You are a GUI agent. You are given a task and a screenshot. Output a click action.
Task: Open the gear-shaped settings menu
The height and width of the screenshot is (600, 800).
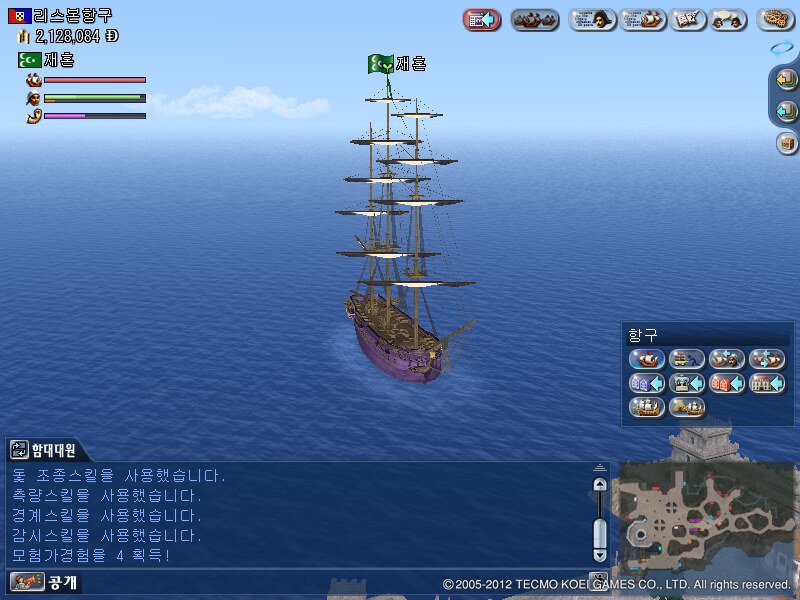[776, 19]
